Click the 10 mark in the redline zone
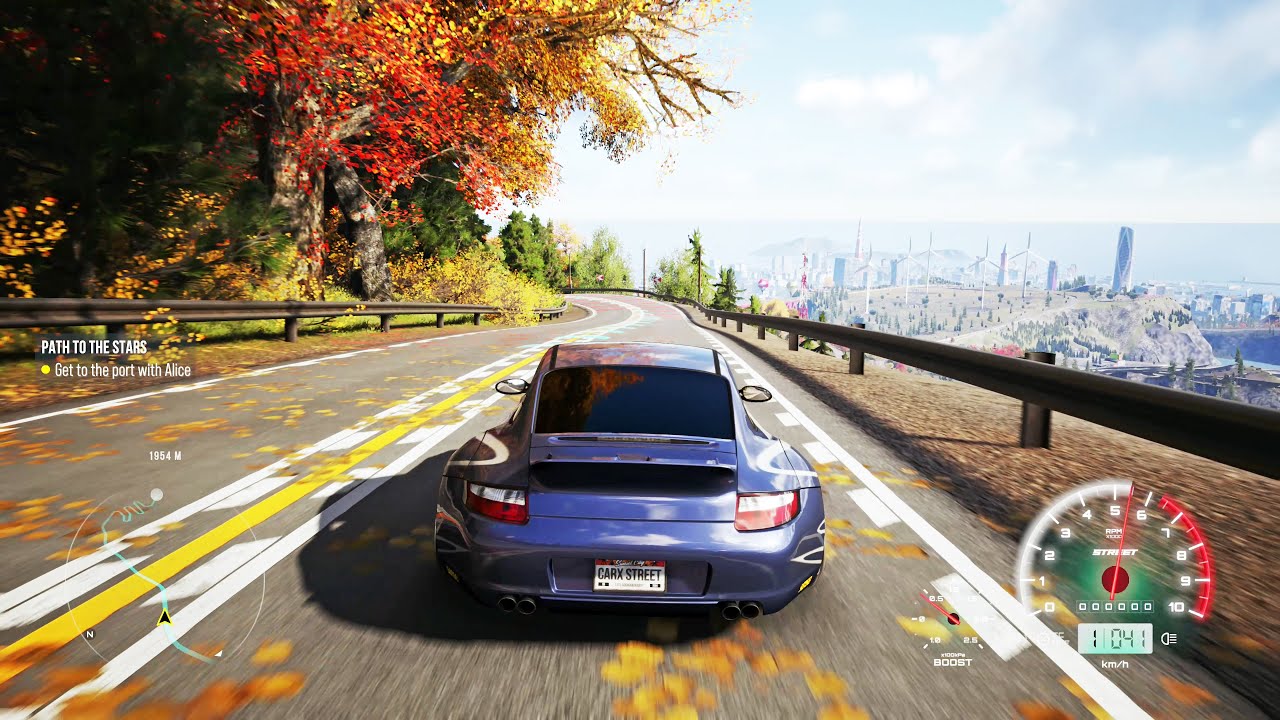Screen dimensions: 1280x720 tap(1177, 606)
